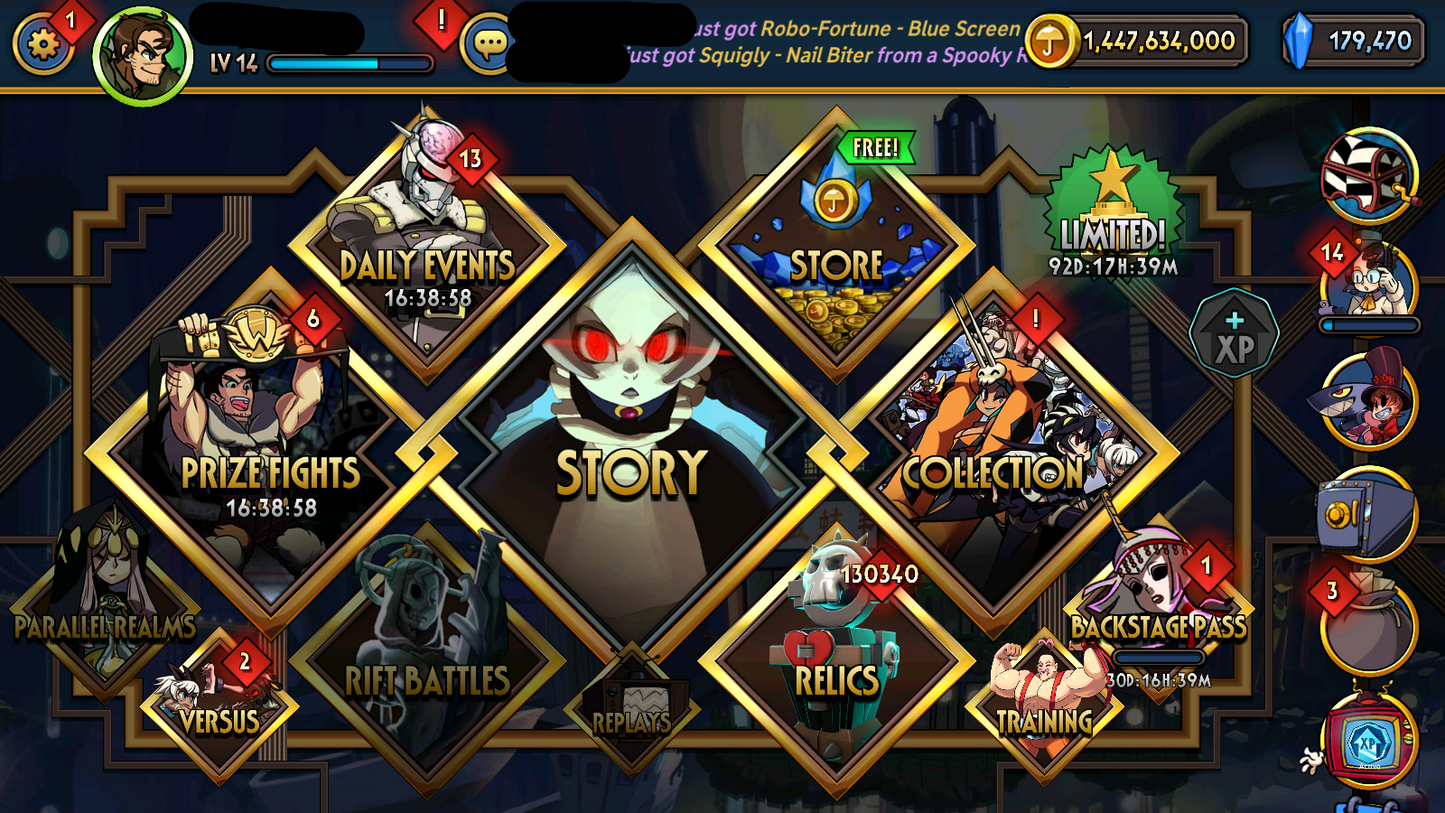Open the Prize Fights mode
Image resolution: width=1445 pixels, height=813 pixels.
(x=272, y=450)
